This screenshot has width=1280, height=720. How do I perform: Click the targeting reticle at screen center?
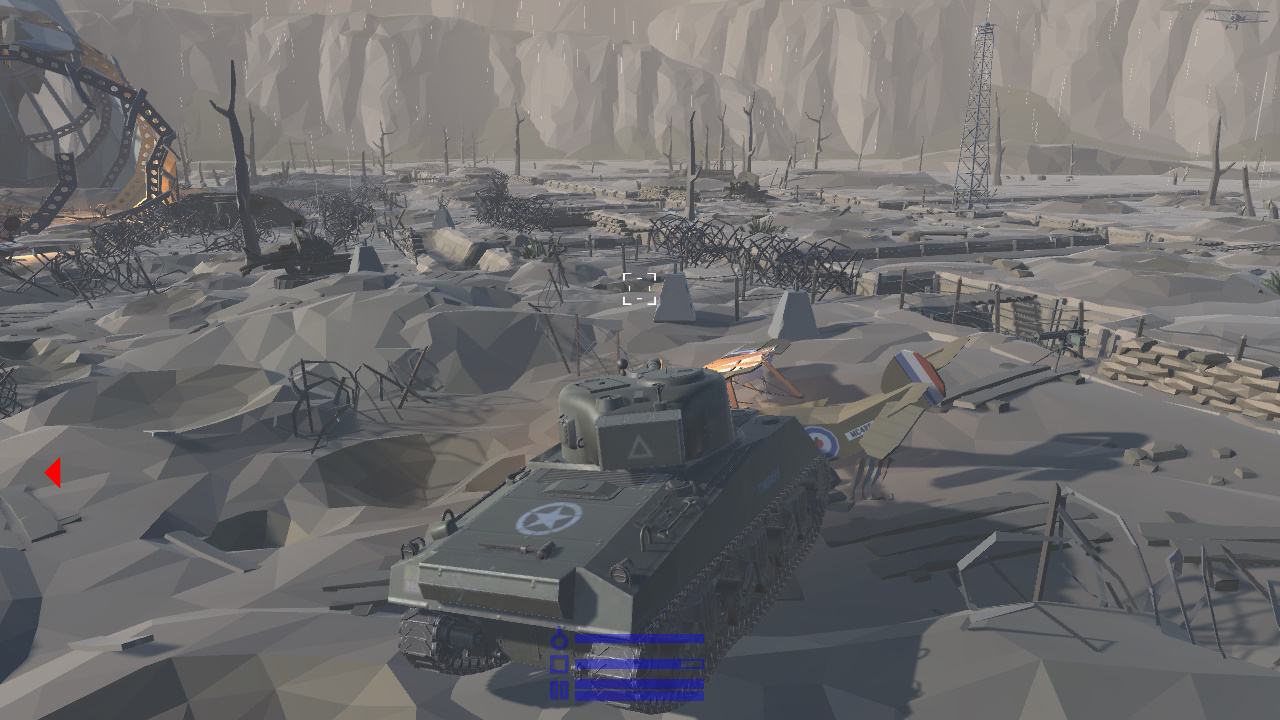coord(637,288)
